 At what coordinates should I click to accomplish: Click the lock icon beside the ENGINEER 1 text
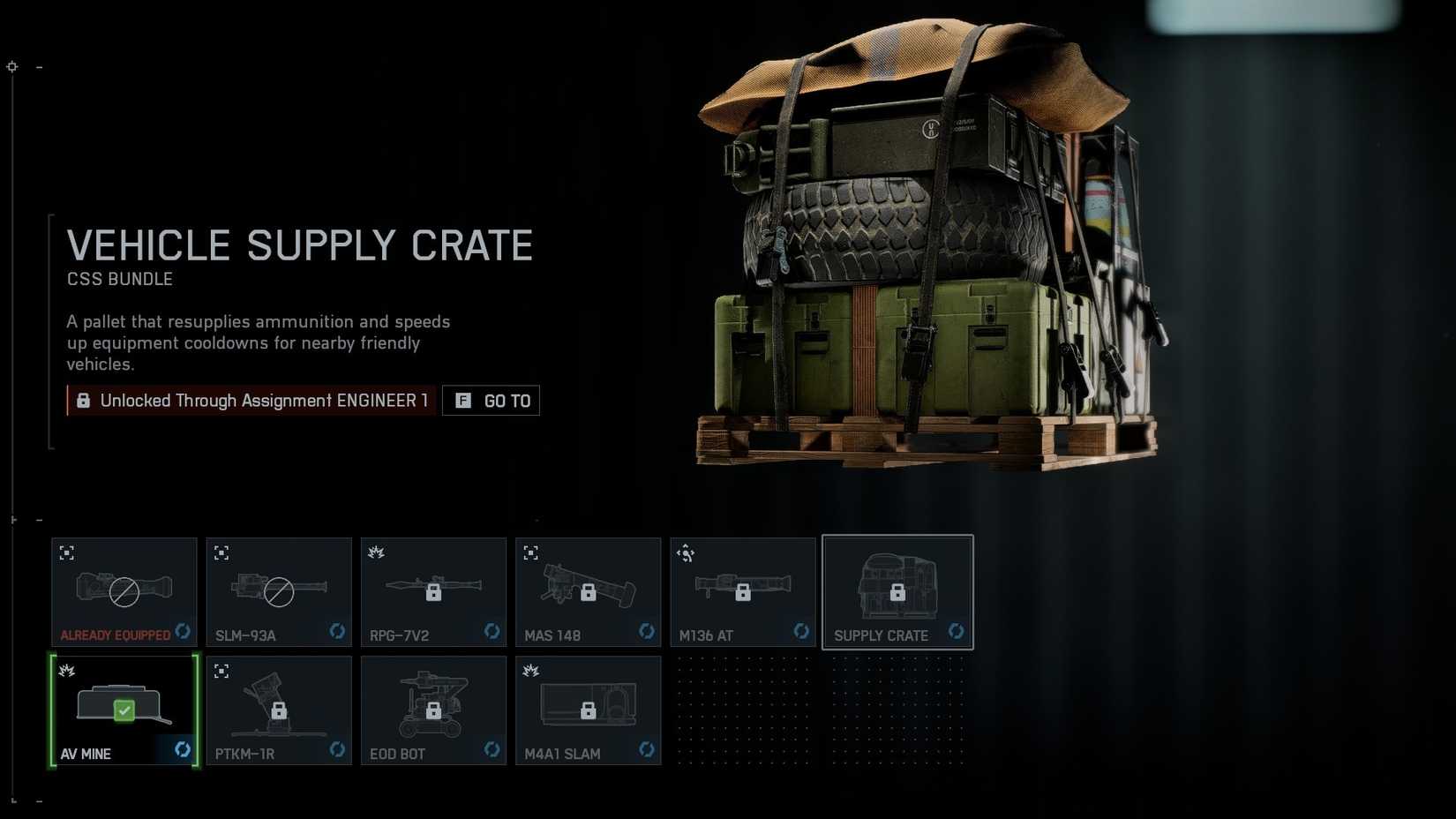click(x=84, y=400)
